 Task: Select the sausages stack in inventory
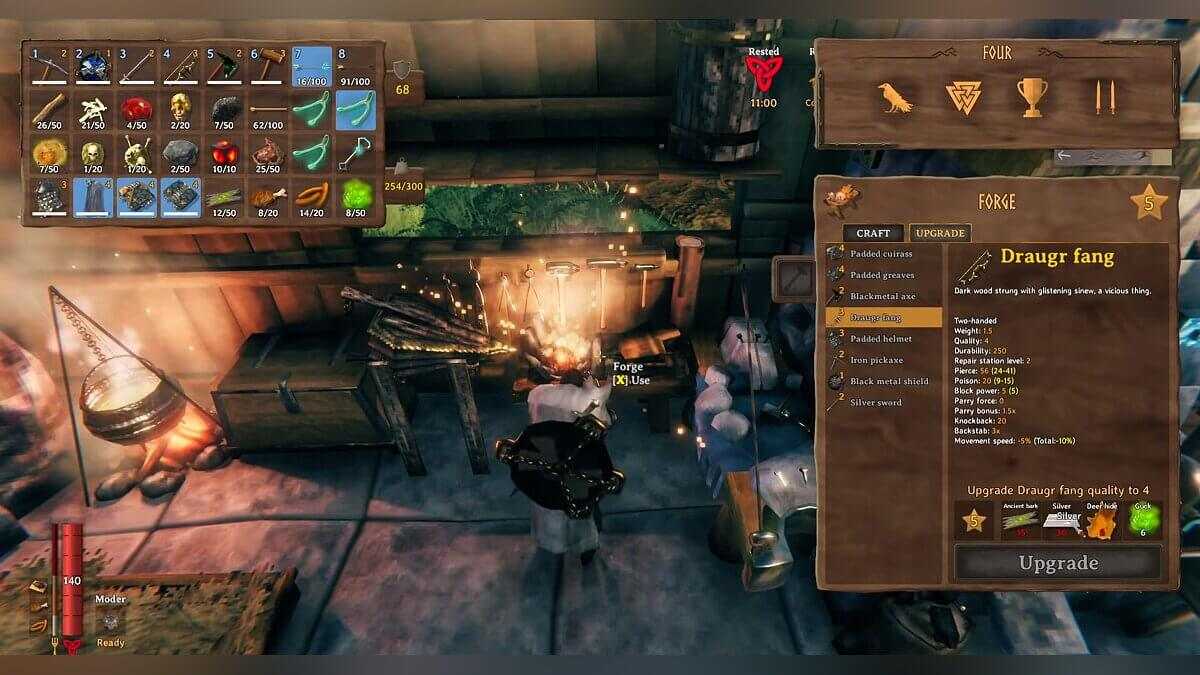pos(312,196)
